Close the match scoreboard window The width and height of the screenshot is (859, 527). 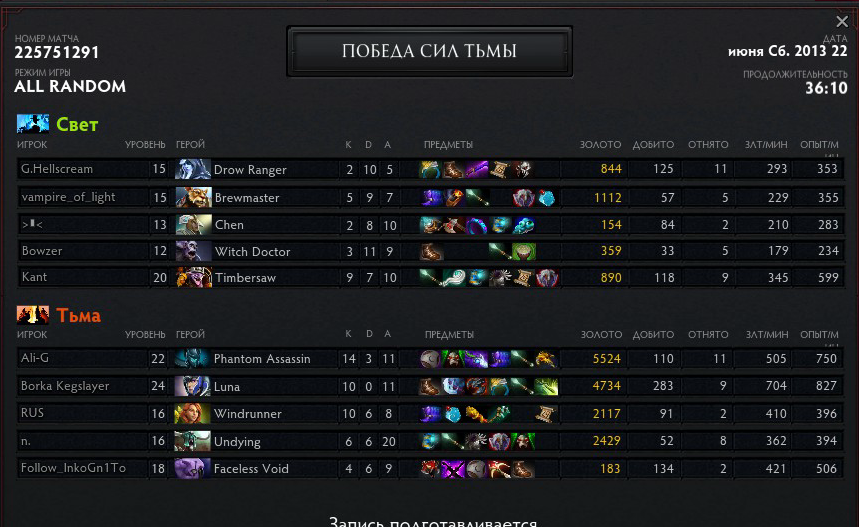pos(842,21)
